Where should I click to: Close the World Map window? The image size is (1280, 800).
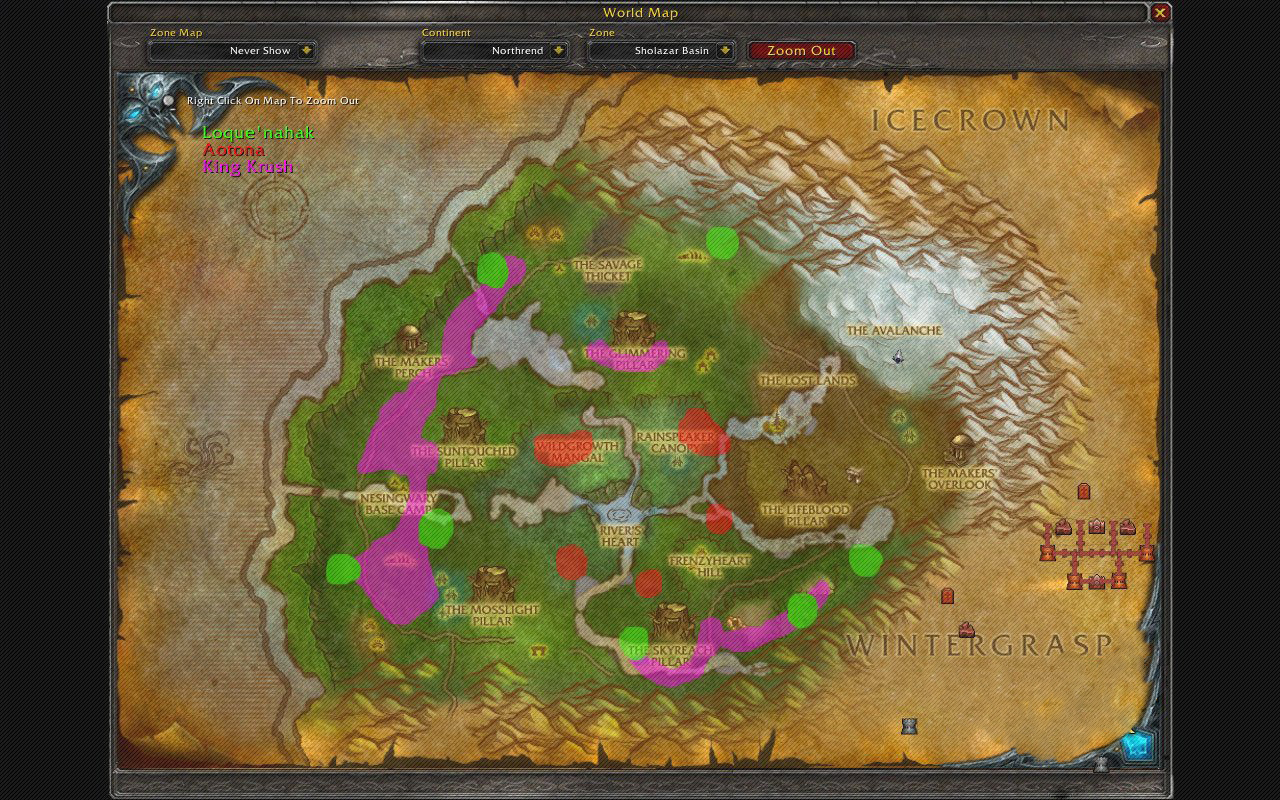tap(1159, 13)
